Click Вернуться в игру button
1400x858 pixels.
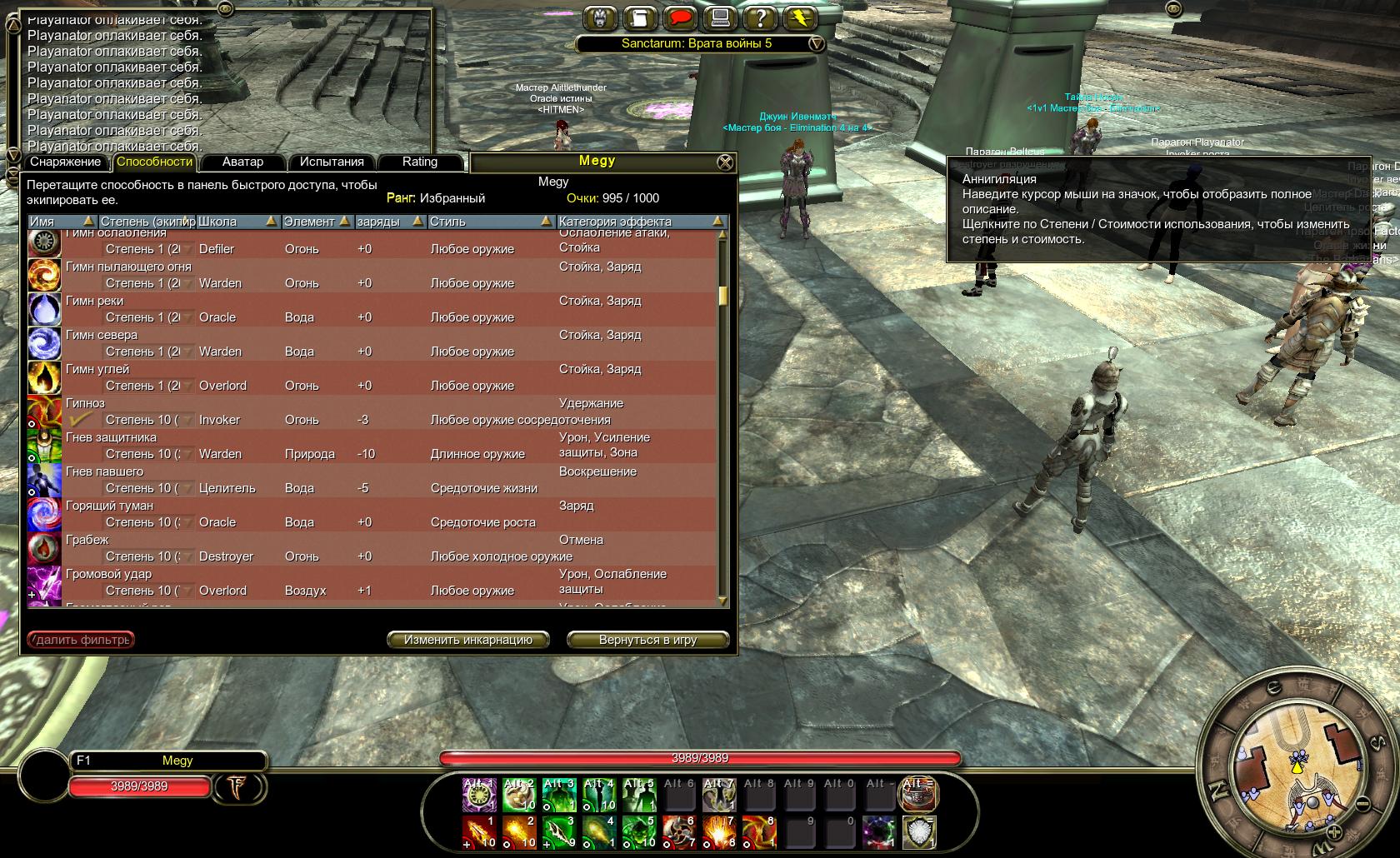coord(647,640)
